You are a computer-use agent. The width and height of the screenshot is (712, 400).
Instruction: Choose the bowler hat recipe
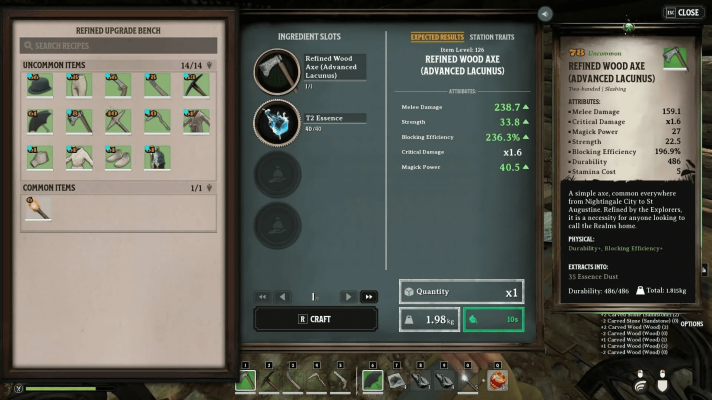point(40,87)
